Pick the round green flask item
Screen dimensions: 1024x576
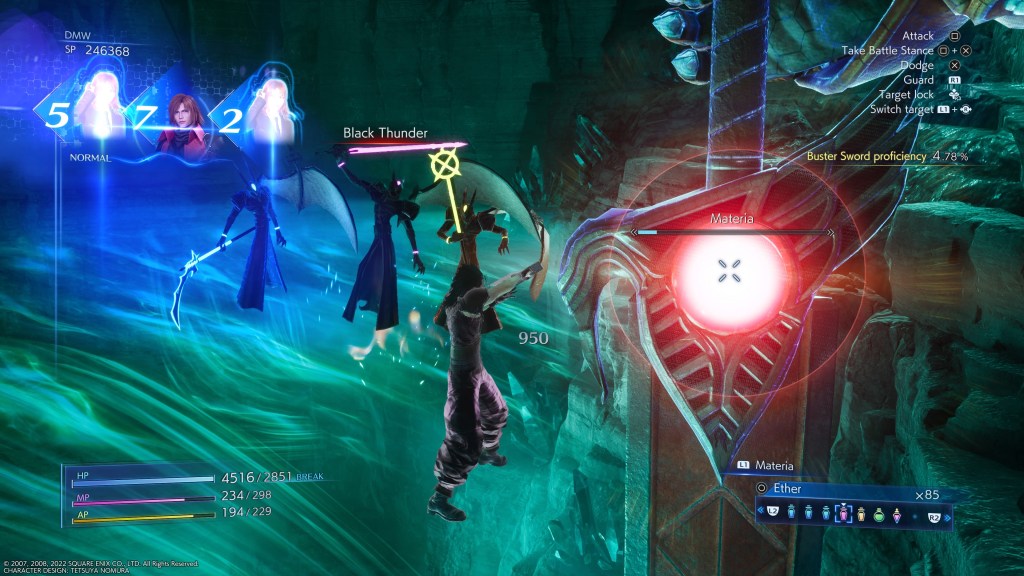tap(878, 514)
